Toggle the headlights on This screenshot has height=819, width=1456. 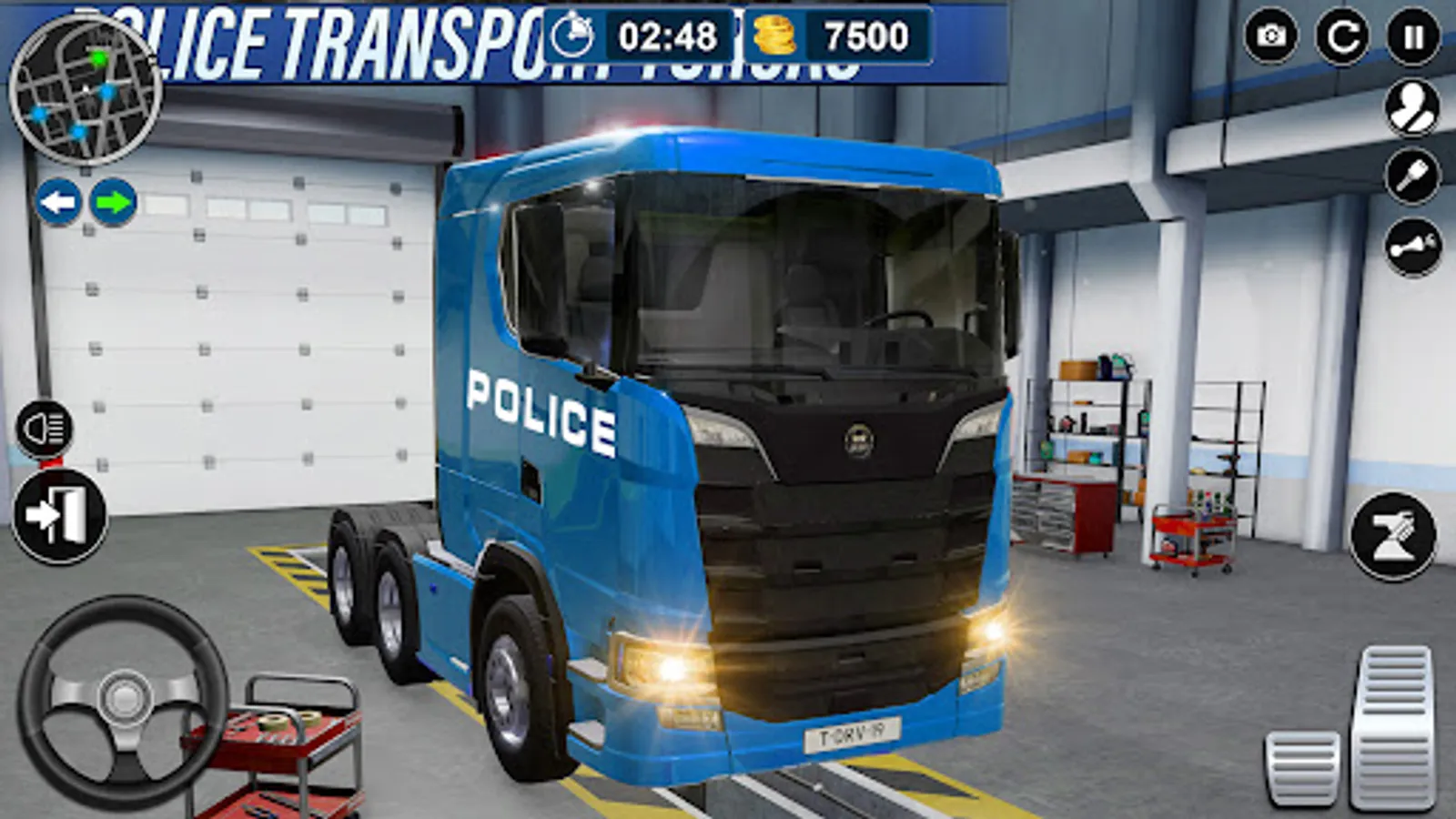tap(44, 428)
